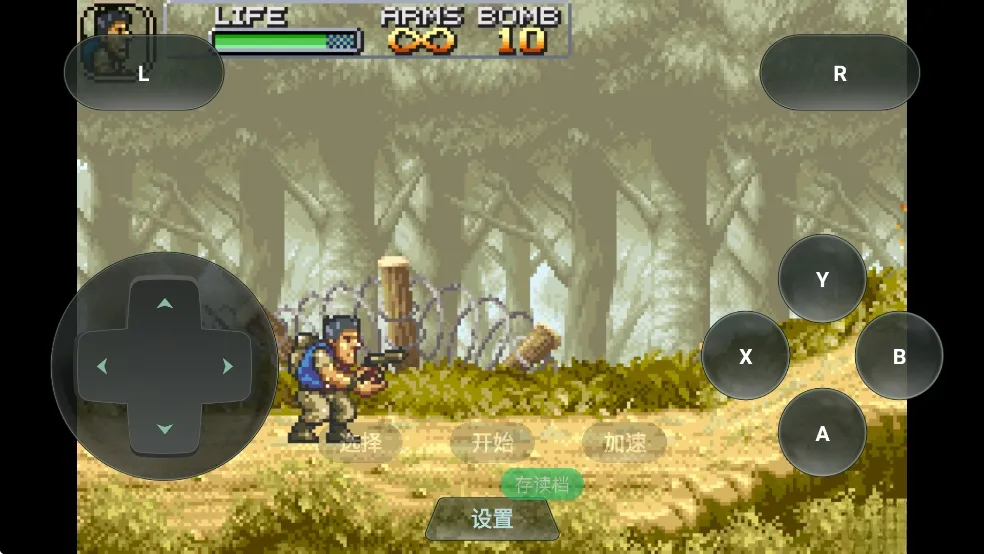
Task: Tap the R shoulder button
Action: pos(839,73)
